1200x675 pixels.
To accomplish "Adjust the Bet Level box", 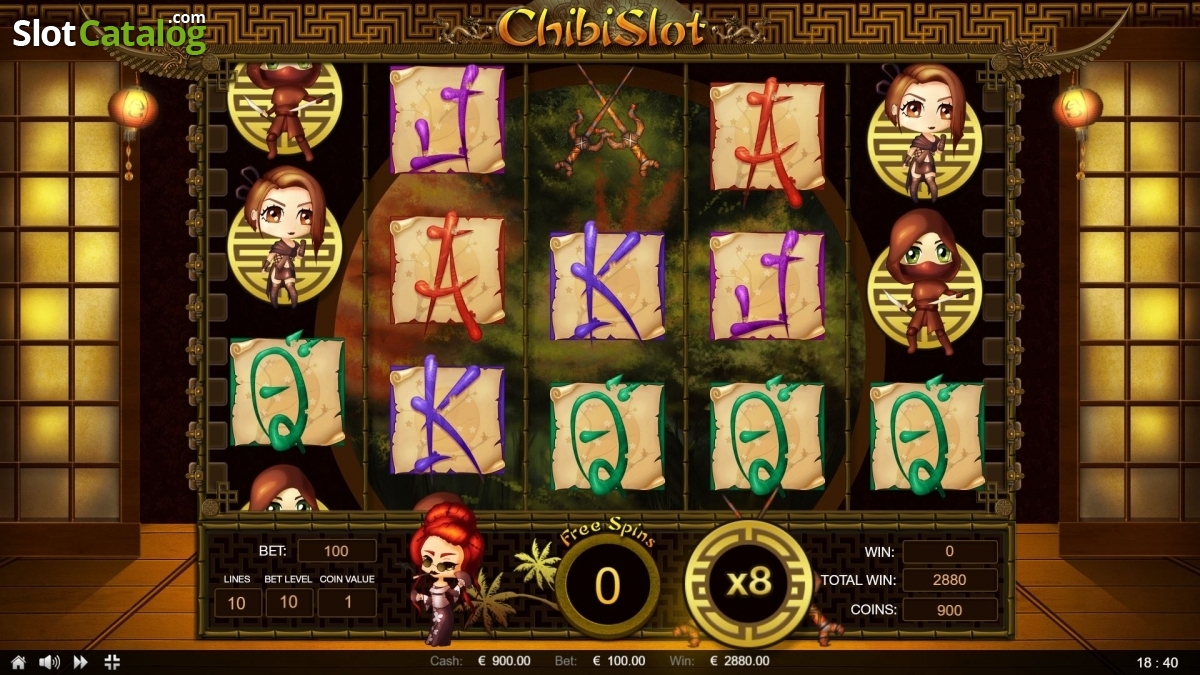I will (x=289, y=602).
